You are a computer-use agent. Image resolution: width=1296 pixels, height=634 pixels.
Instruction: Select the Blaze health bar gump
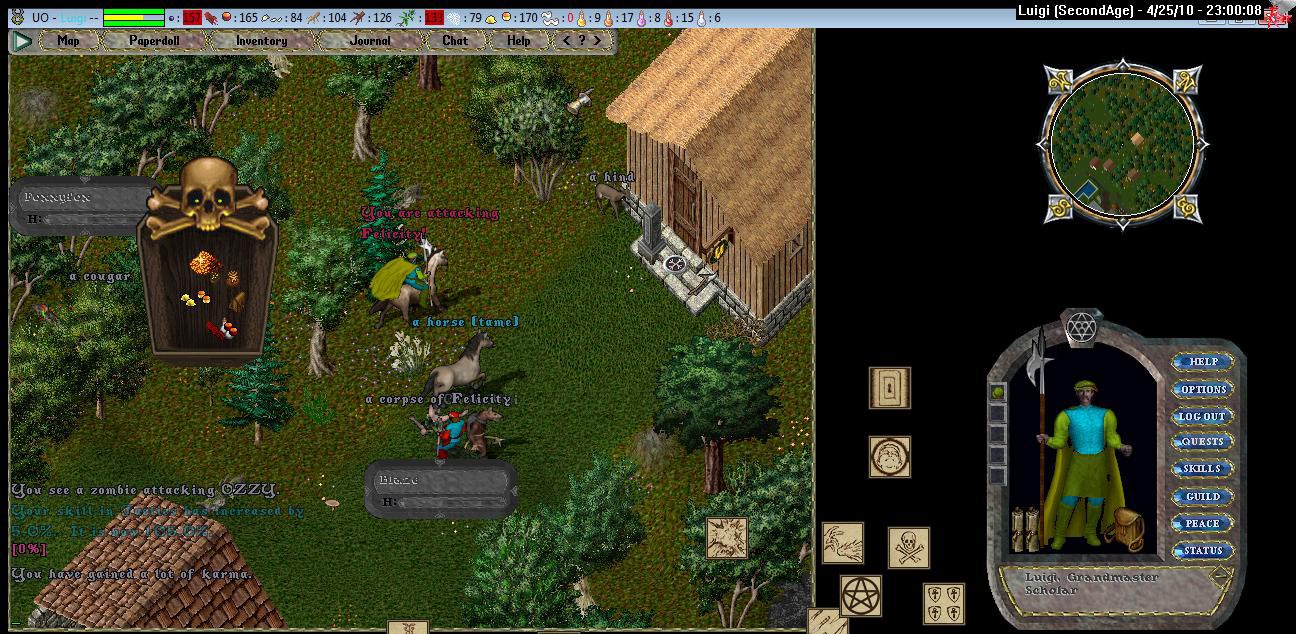[x=441, y=489]
